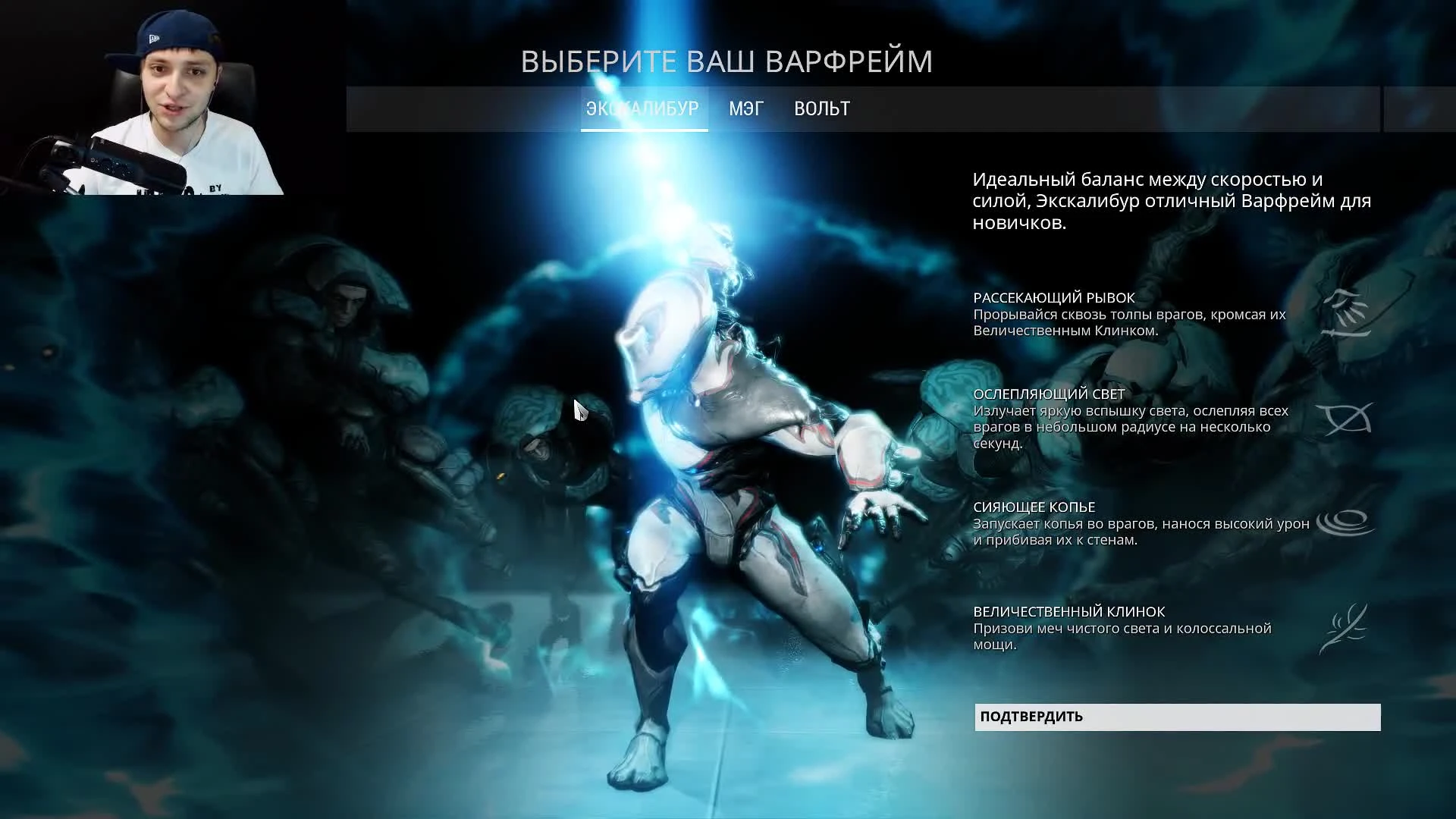Click the ОСЛЕПЛЯЮЩИЙ СВЕТ heading
The height and width of the screenshot is (819, 1456).
coord(1050,394)
